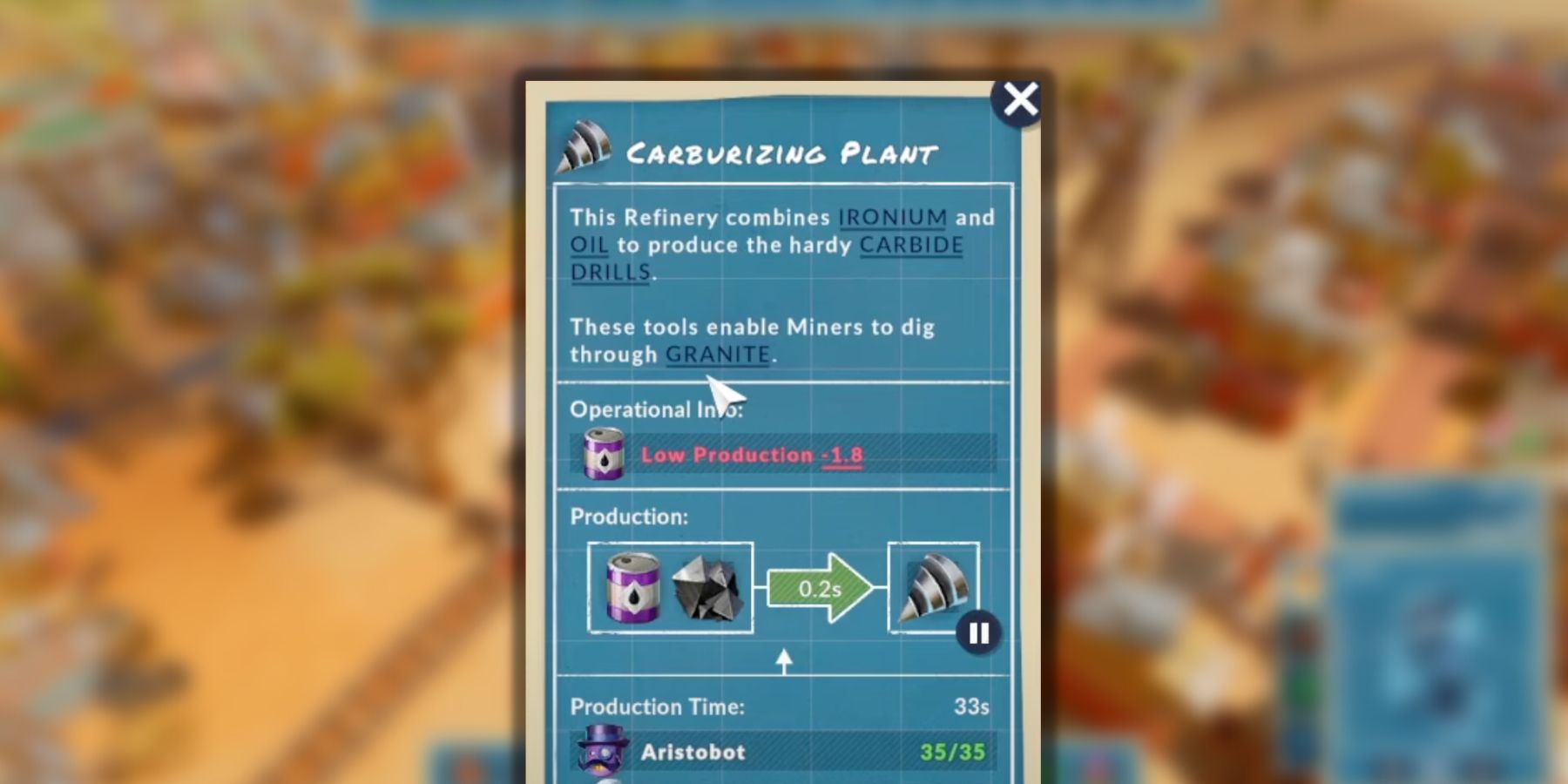Click the GRANITE hyperlink
The image size is (1568, 784).
click(x=718, y=354)
